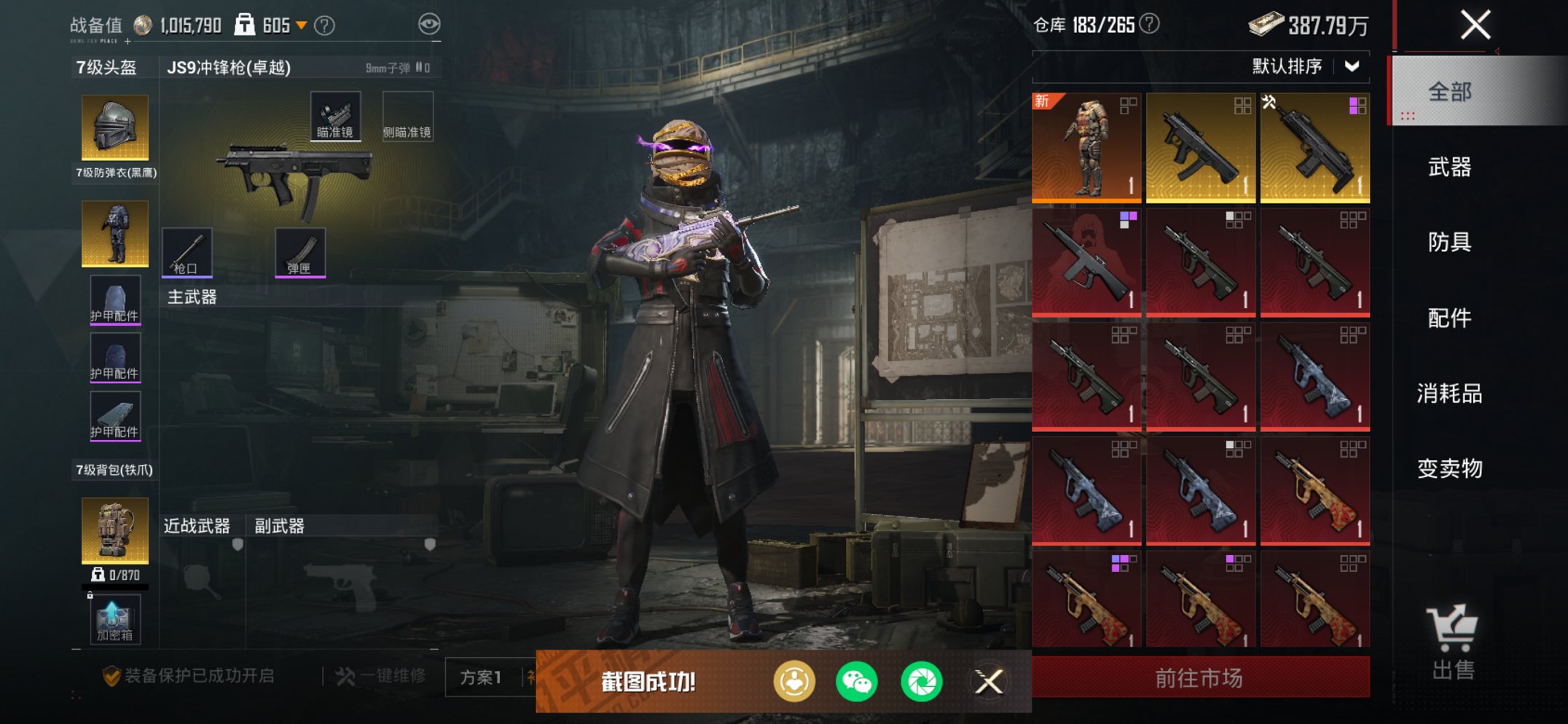1568x724 pixels.
Task: Select the JS9 submachine gun main weapon
Action: click(x=295, y=178)
